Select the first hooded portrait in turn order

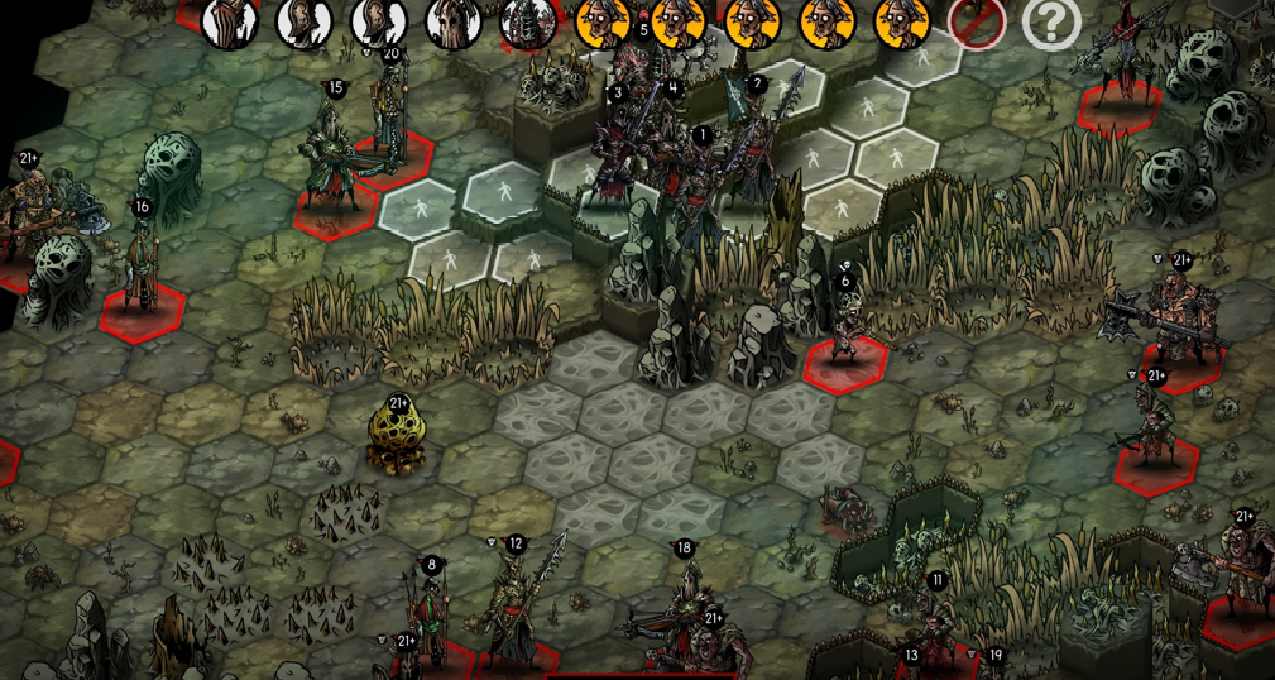tap(230, 20)
